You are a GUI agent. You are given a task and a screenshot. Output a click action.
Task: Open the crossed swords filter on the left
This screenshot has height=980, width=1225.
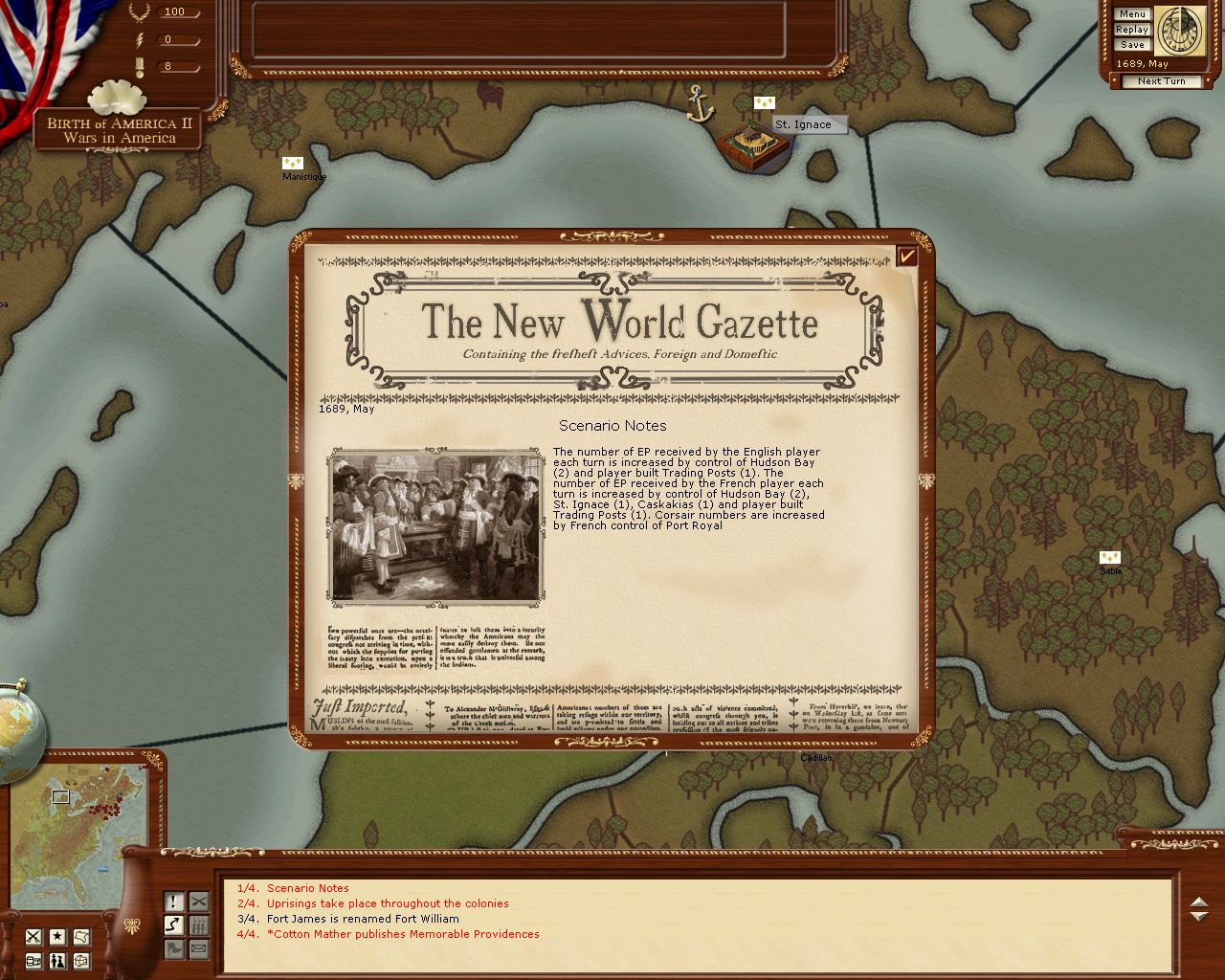click(x=33, y=936)
